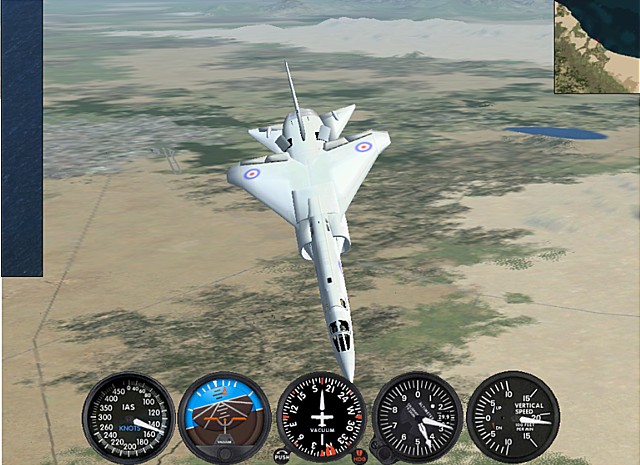Open the overhead map in the corner
This screenshot has width=640, height=465.
(597, 46)
